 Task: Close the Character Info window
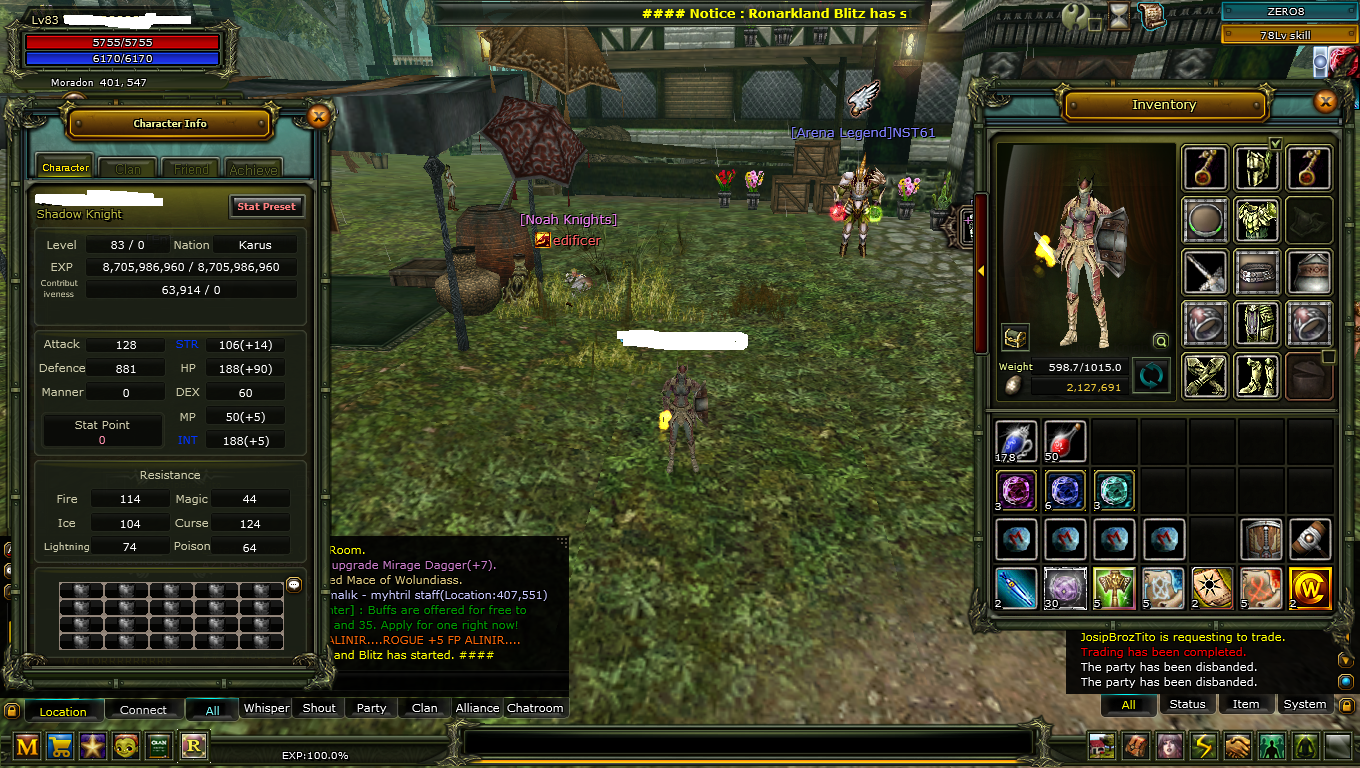coord(318,116)
